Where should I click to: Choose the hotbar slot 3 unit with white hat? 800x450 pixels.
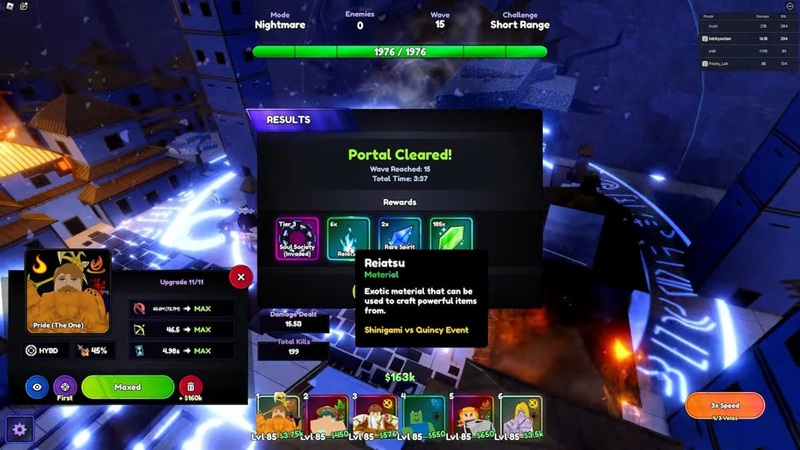[373, 415]
